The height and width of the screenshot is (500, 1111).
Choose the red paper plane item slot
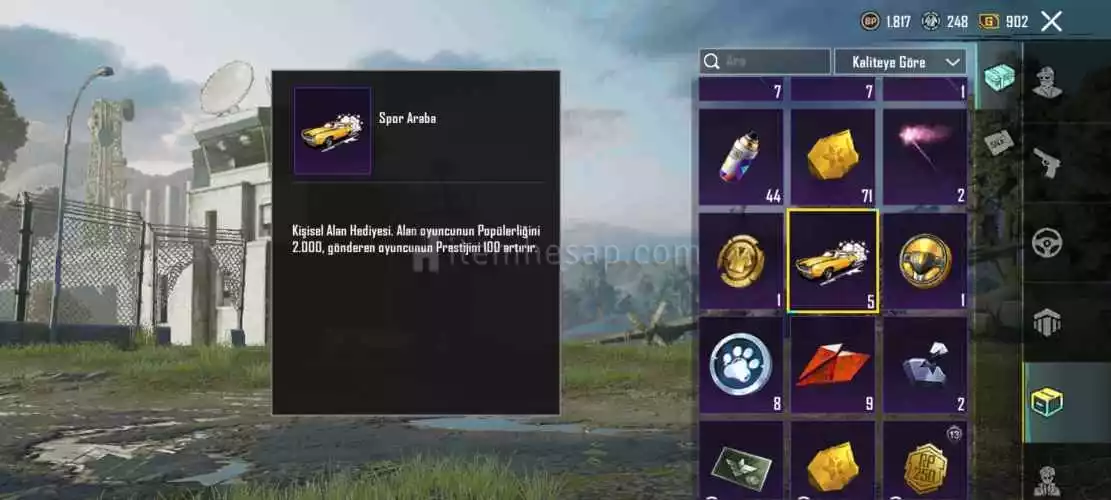tap(833, 365)
